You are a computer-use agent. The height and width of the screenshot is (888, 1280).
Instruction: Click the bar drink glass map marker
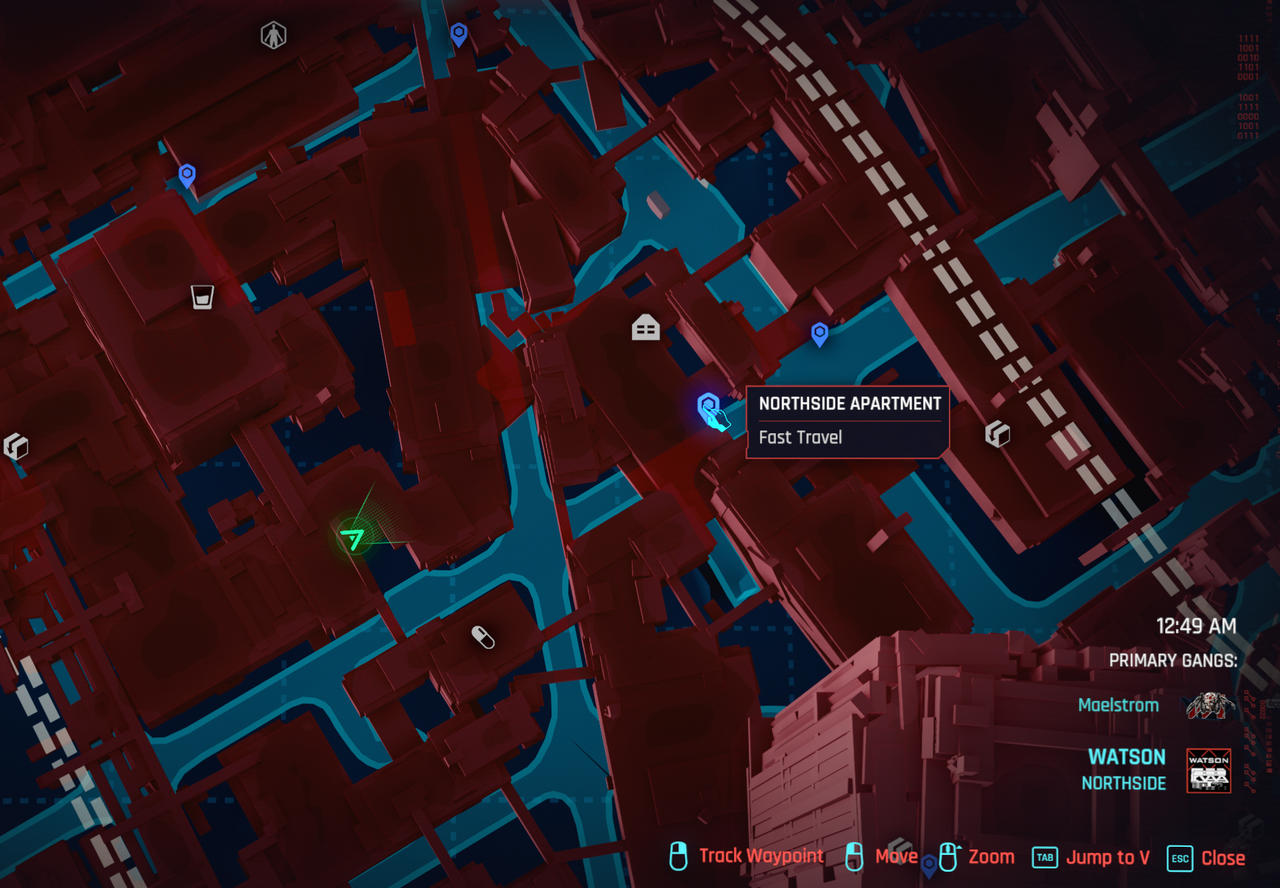coord(202,296)
